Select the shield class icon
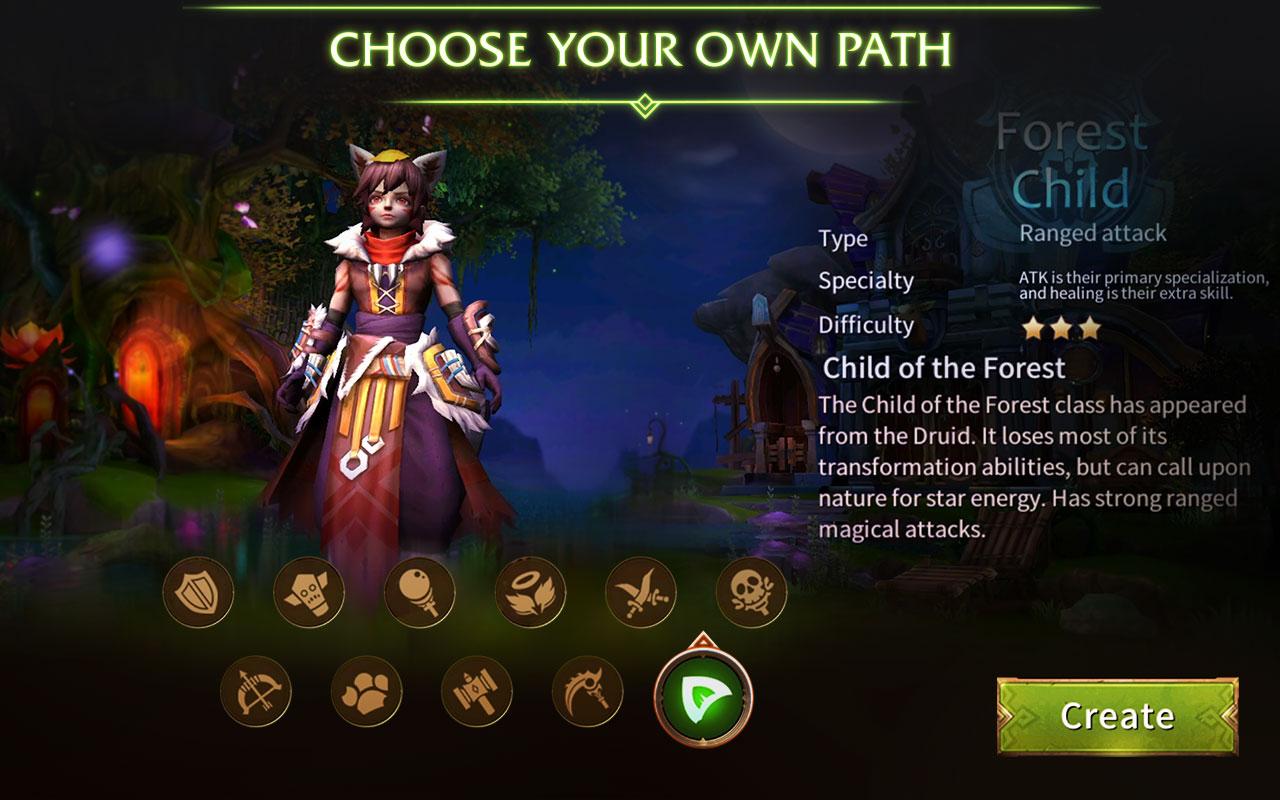1280x800 pixels. tap(198, 592)
